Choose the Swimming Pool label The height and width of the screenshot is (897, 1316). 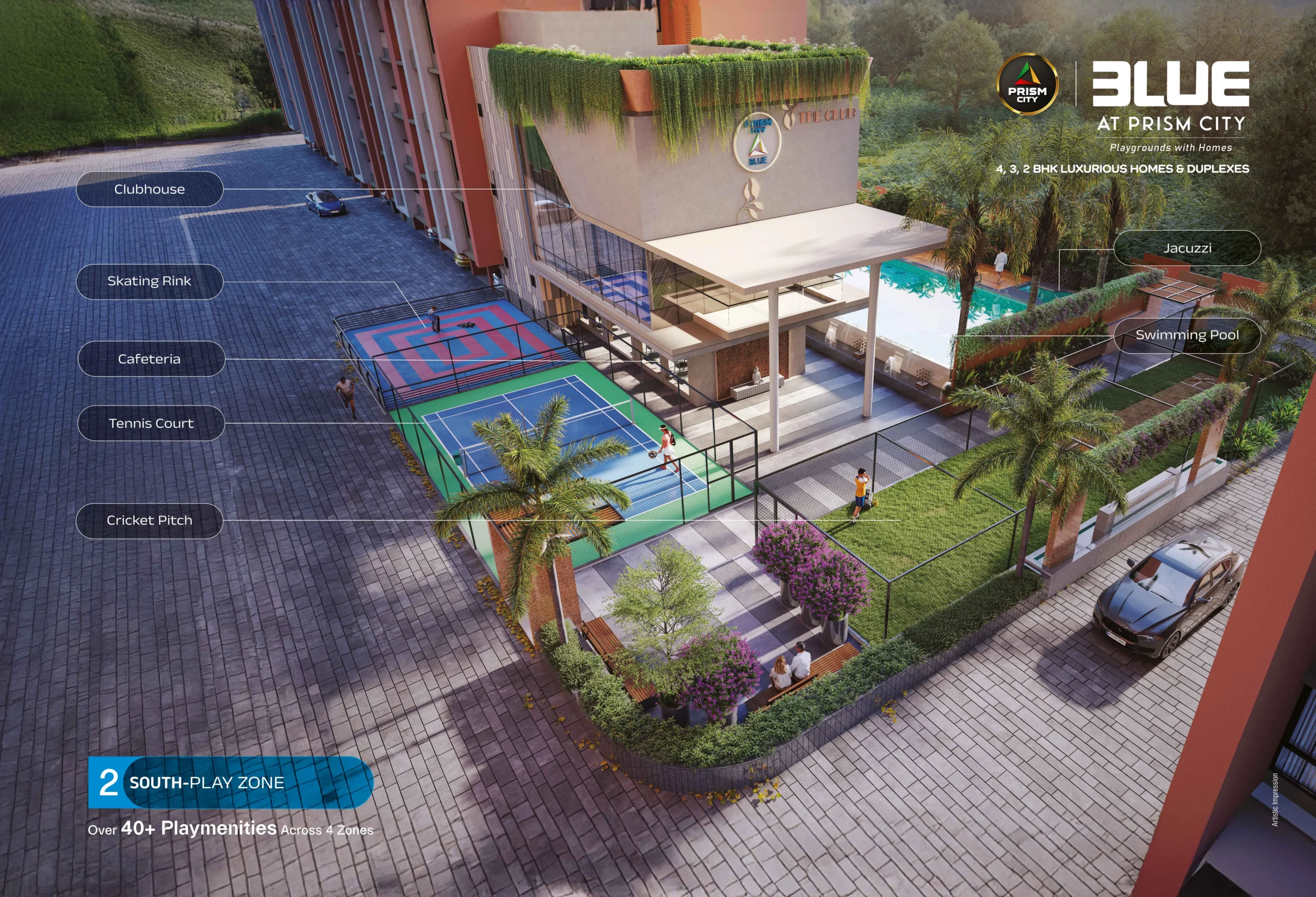1187,335
